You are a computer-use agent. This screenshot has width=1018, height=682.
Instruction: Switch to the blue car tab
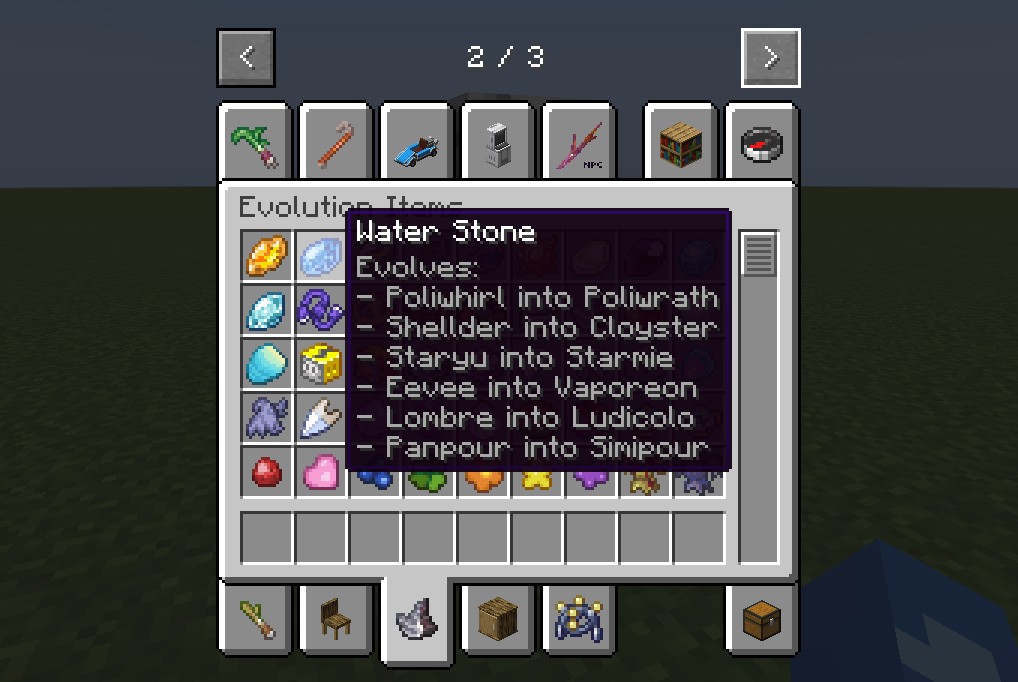pyautogui.click(x=418, y=144)
